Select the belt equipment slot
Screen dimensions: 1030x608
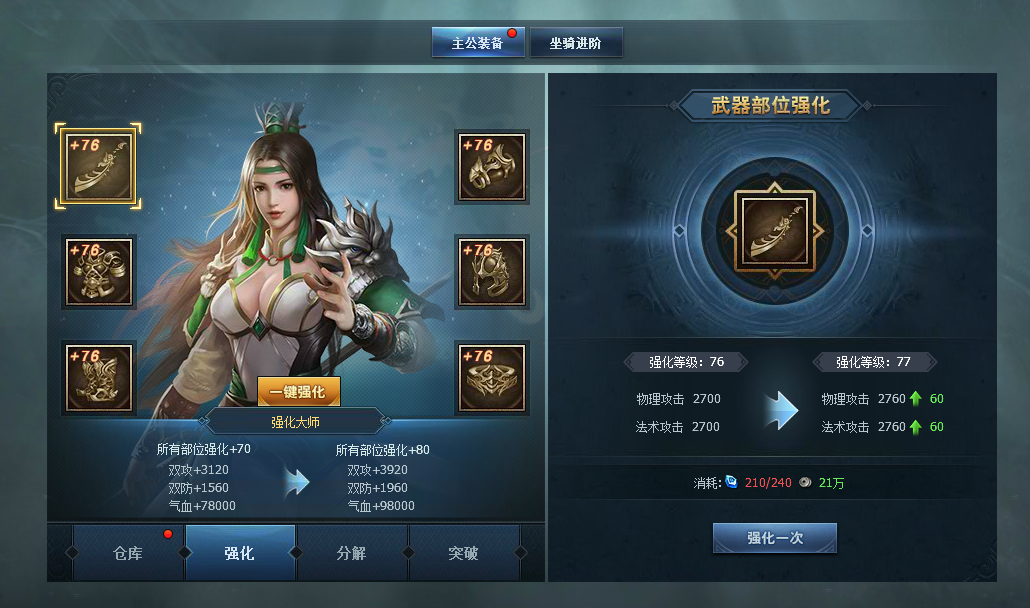point(492,378)
